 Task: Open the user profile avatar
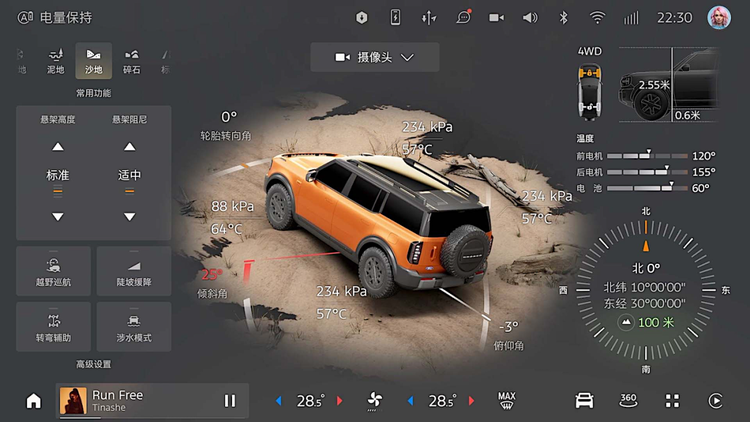coord(718,17)
